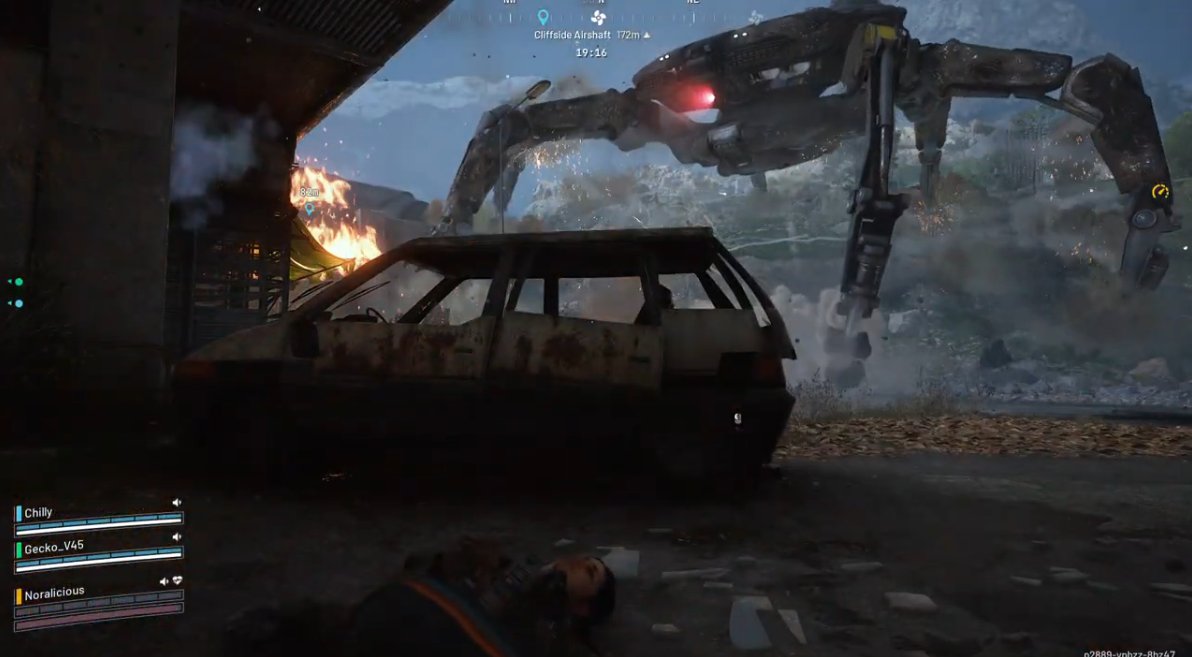This screenshot has height=657, width=1192.
Task: Click the green teammate indicator at screen edge
Action: [x=17, y=282]
